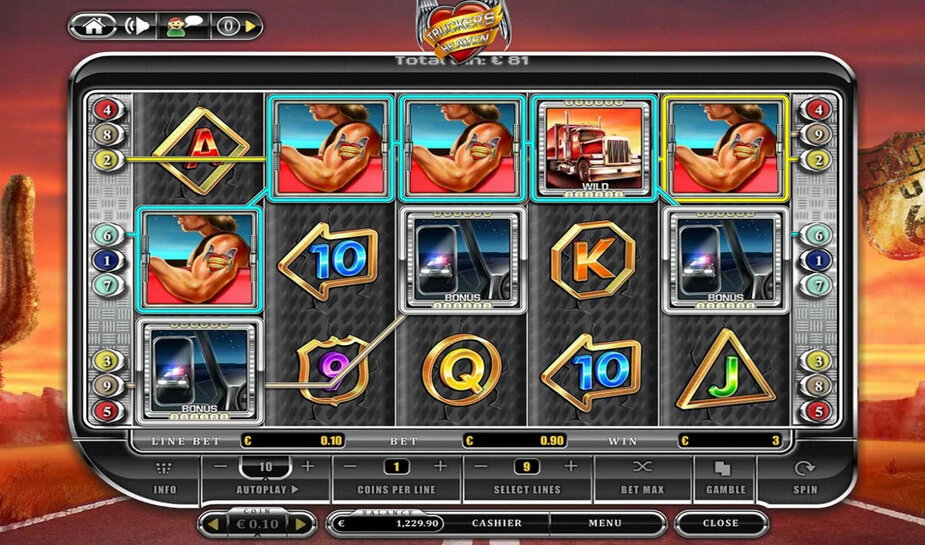This screenshot has width=925, height=545.
Task: Toggle the sound speaker icon
Action: 136,27
